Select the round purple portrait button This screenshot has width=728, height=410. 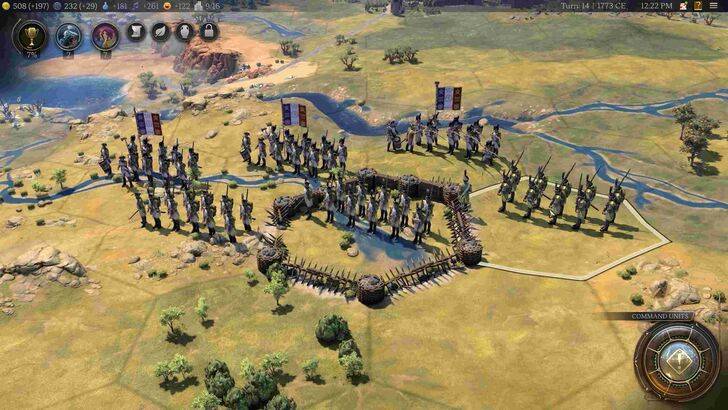pos(105,37)
